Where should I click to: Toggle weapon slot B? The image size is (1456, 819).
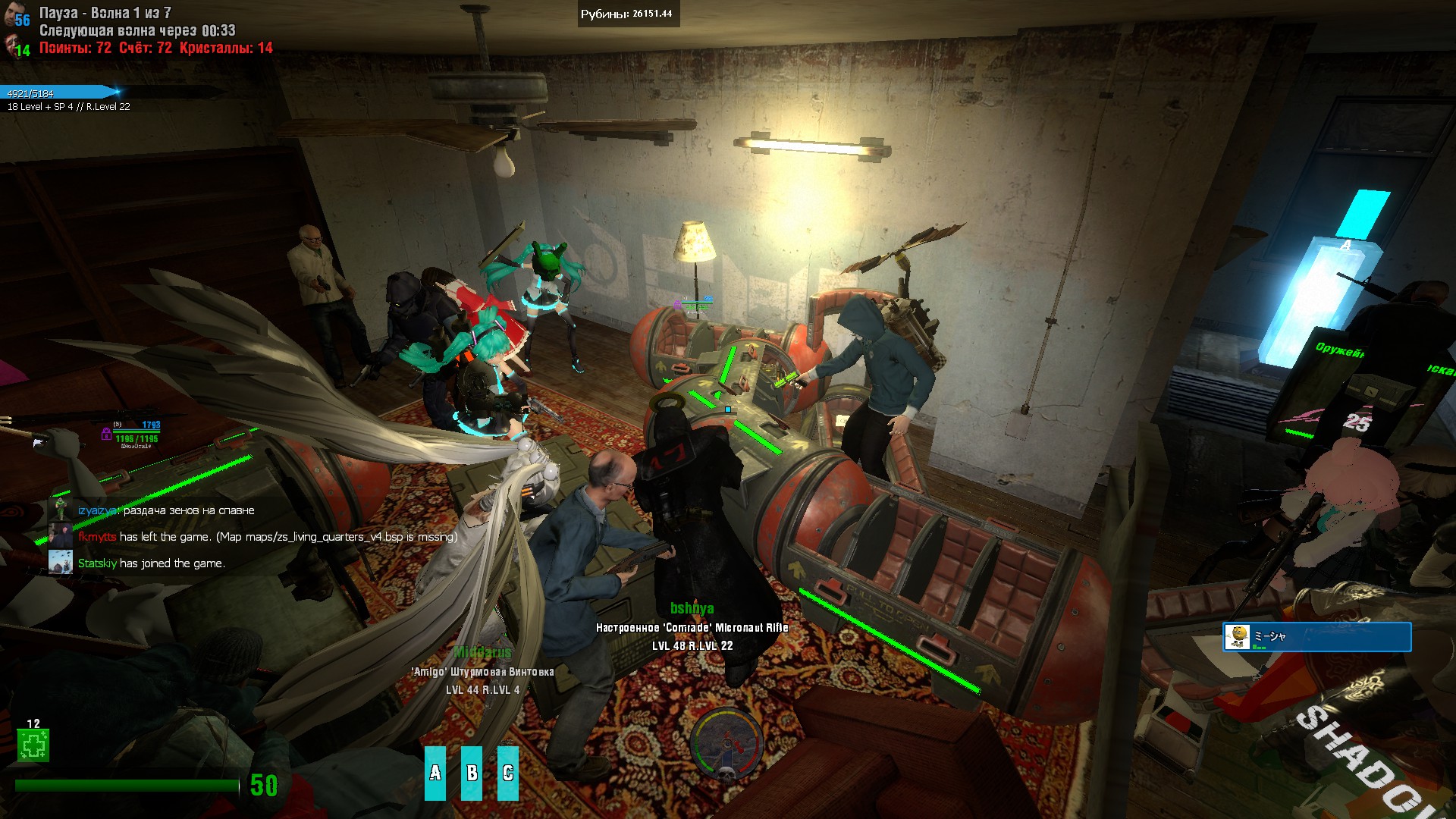click(472, 770)
